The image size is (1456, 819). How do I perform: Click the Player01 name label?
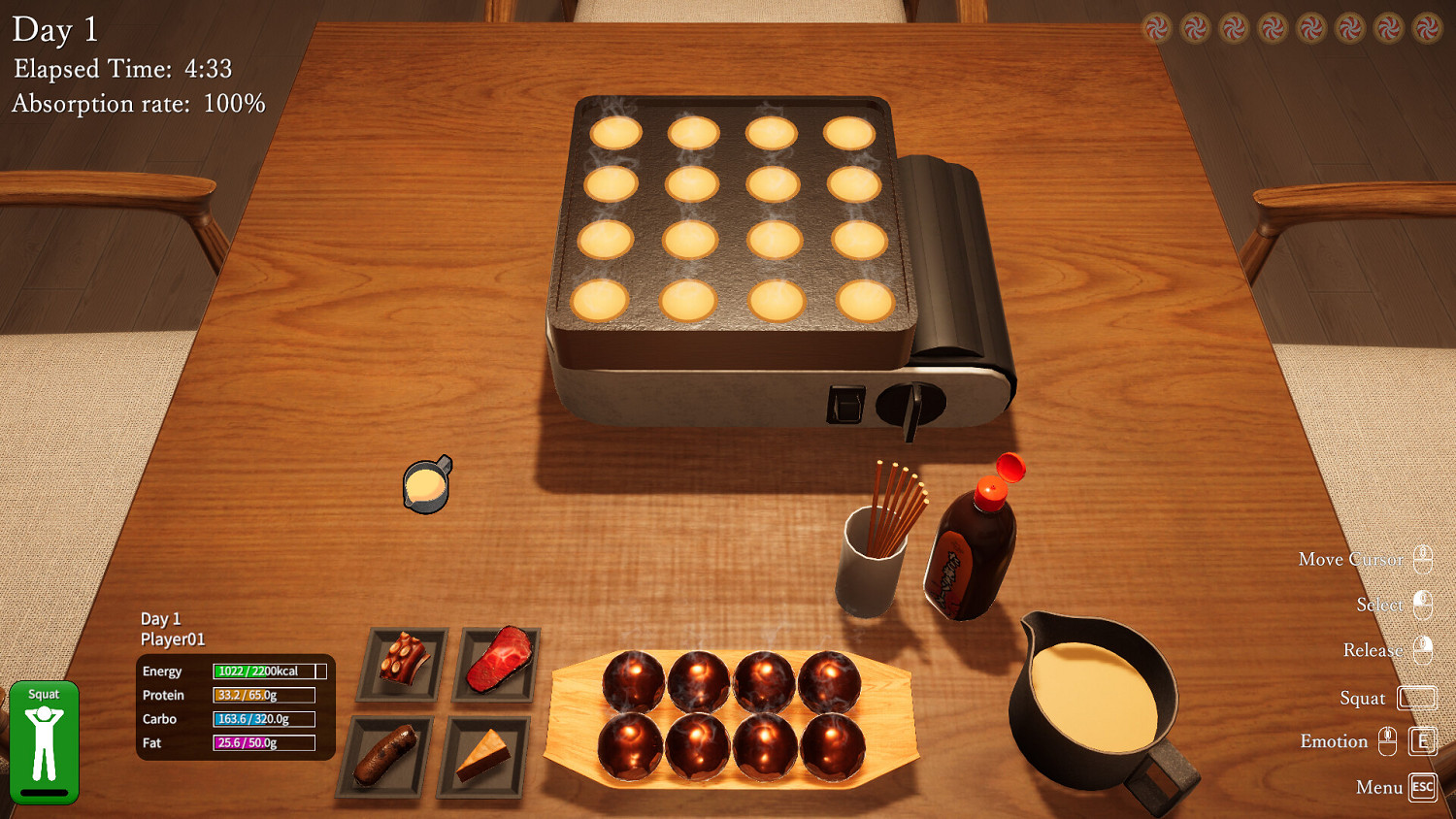pos(172,639)
